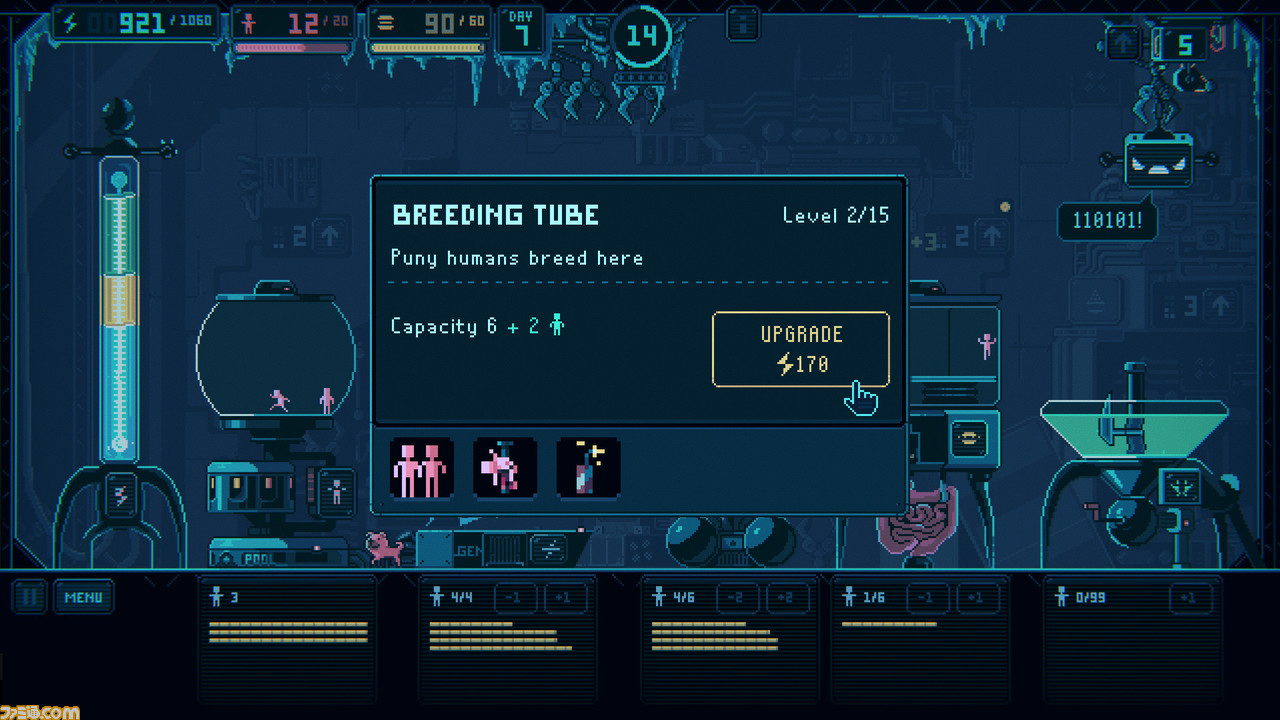Pause the game with the pause button
Image resolution: width=1280 pixels, height=720 pixels.
(x=30, y=598)
